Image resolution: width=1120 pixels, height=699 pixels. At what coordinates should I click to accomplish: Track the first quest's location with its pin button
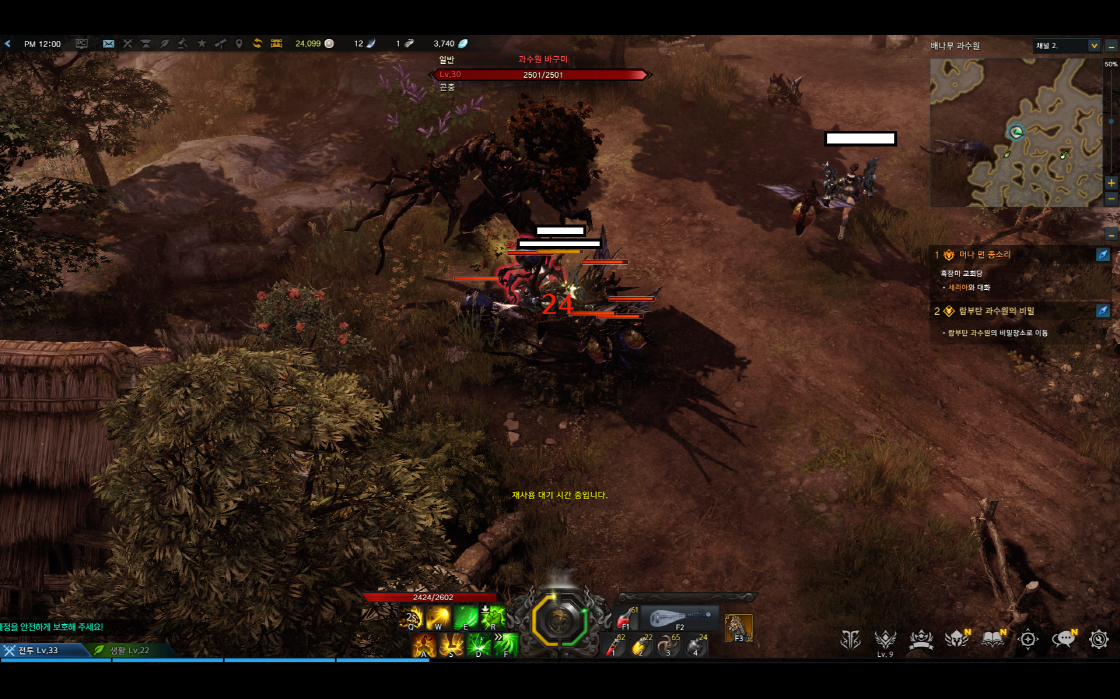1102,255
